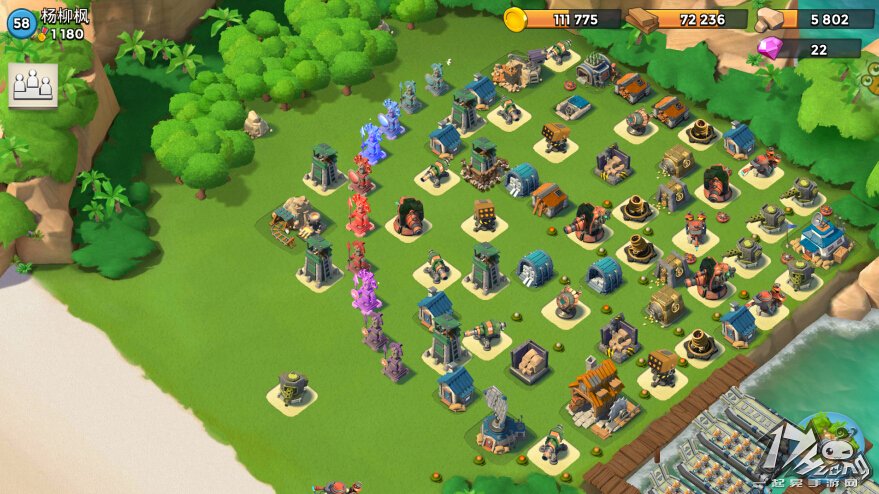Viewport: 879px width, 494px height.
Task: Open the purple diamond shop counter
Action: coord(808,48)
